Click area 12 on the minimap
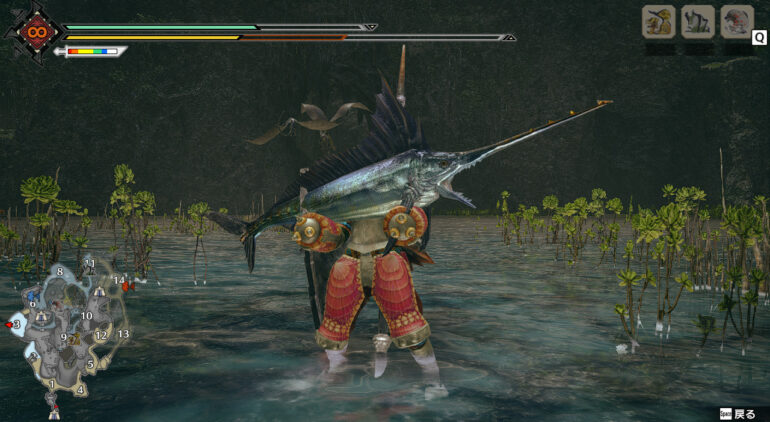 (101, 335)
